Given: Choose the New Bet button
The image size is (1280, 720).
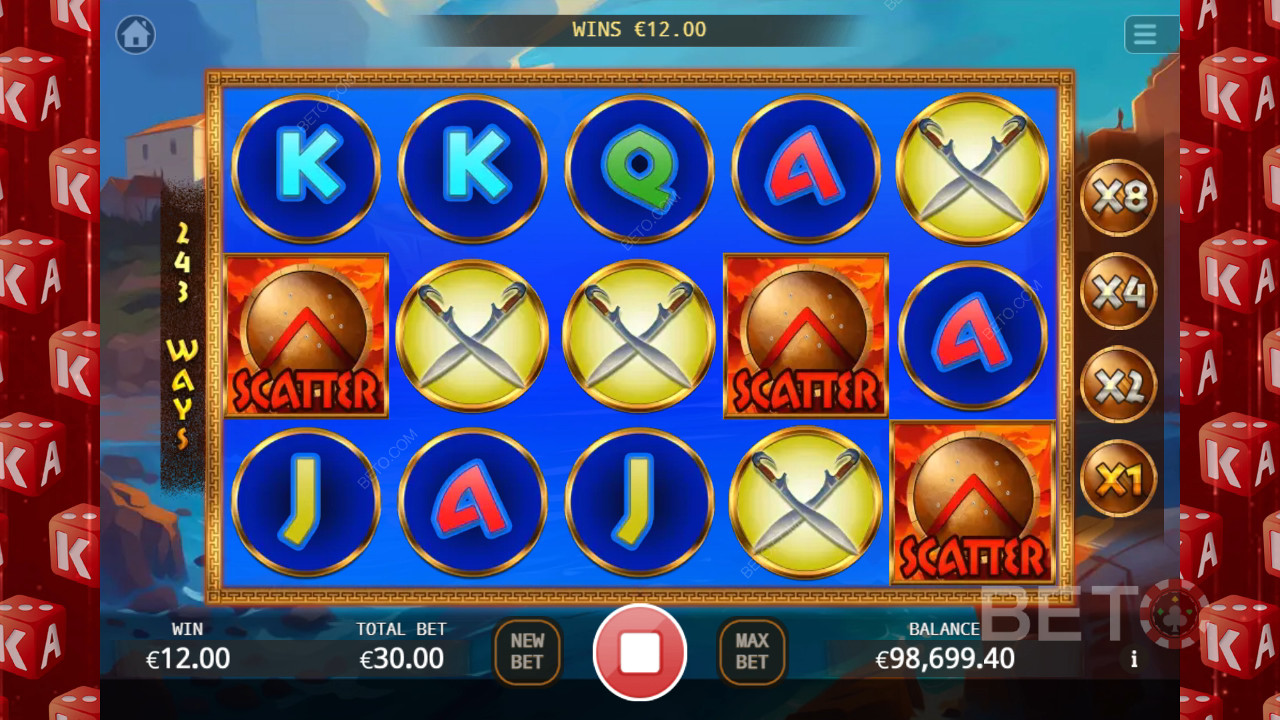Looking at the screenshot, I should 527,652.
